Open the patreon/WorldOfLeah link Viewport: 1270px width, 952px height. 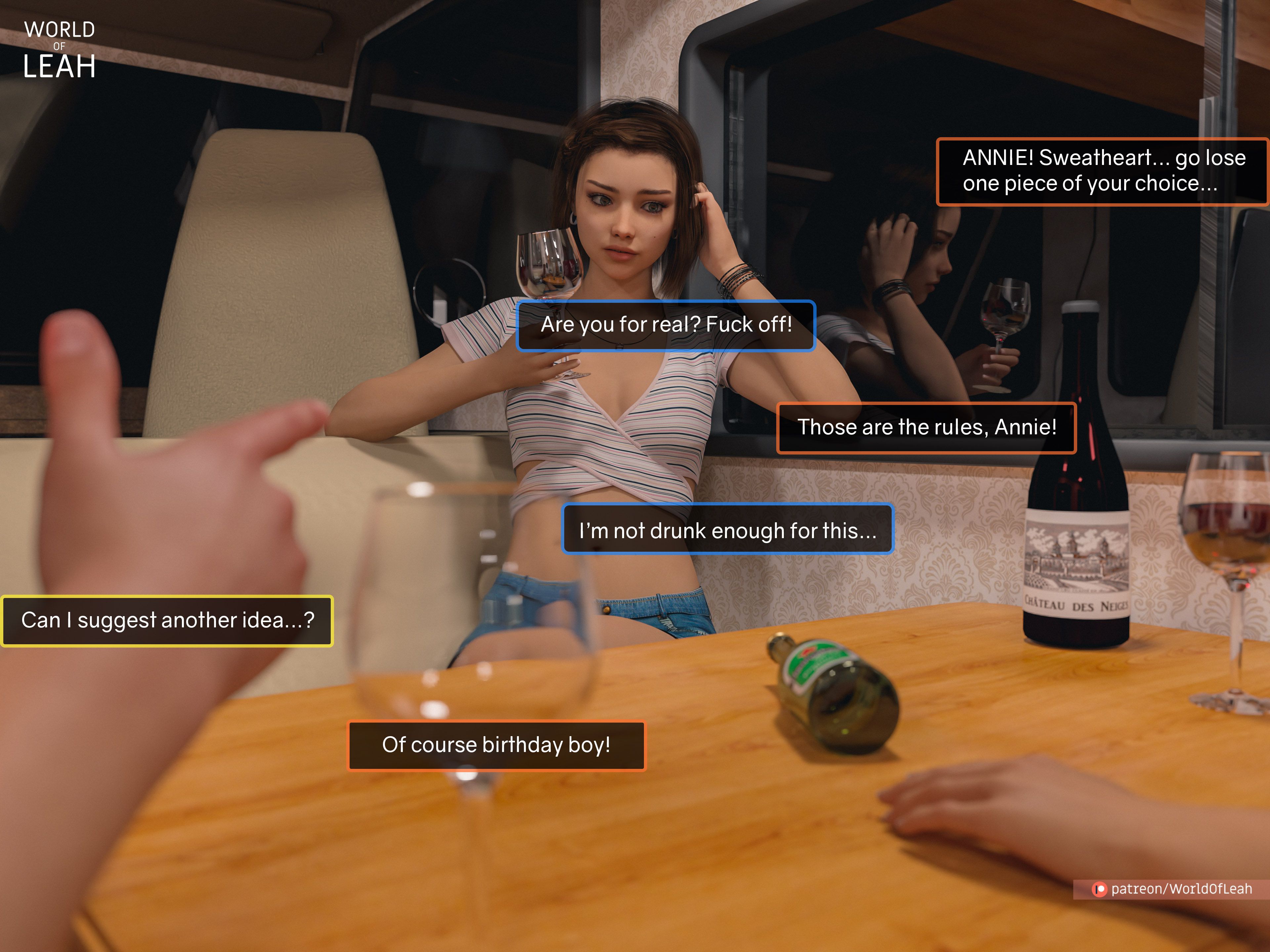click(1172, 889)
